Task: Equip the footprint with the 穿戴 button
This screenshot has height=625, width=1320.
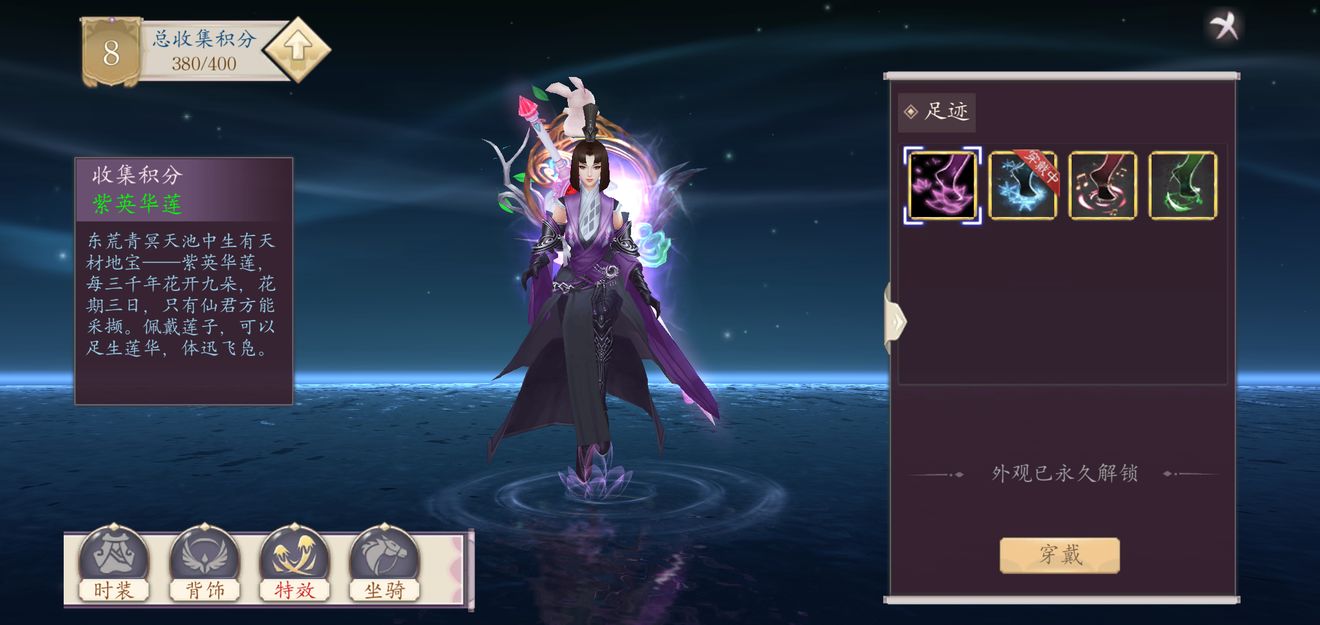Action: 1059,555
